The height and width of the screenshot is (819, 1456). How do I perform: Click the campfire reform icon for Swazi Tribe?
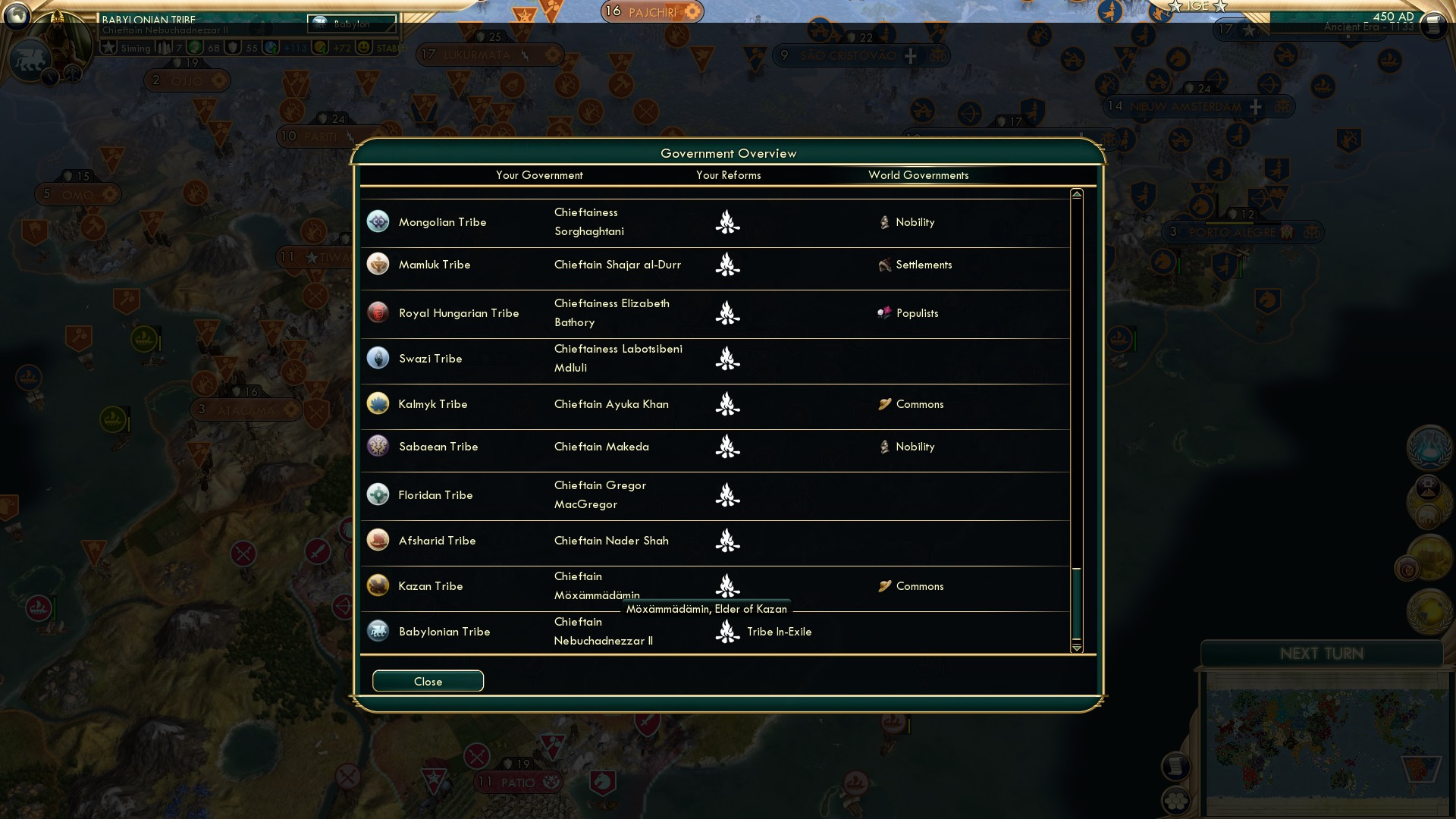tap(728, 358)
